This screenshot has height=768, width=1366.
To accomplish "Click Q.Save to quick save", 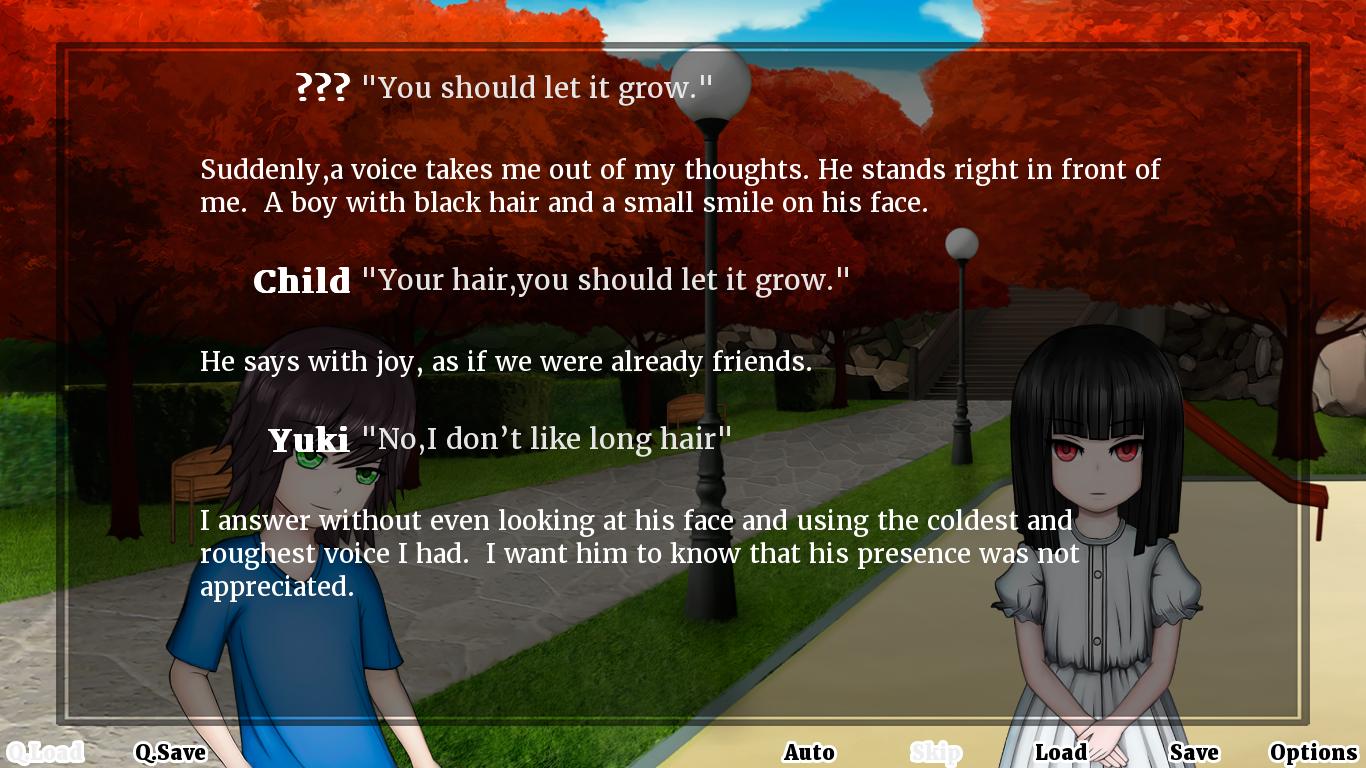I will 170,752.
